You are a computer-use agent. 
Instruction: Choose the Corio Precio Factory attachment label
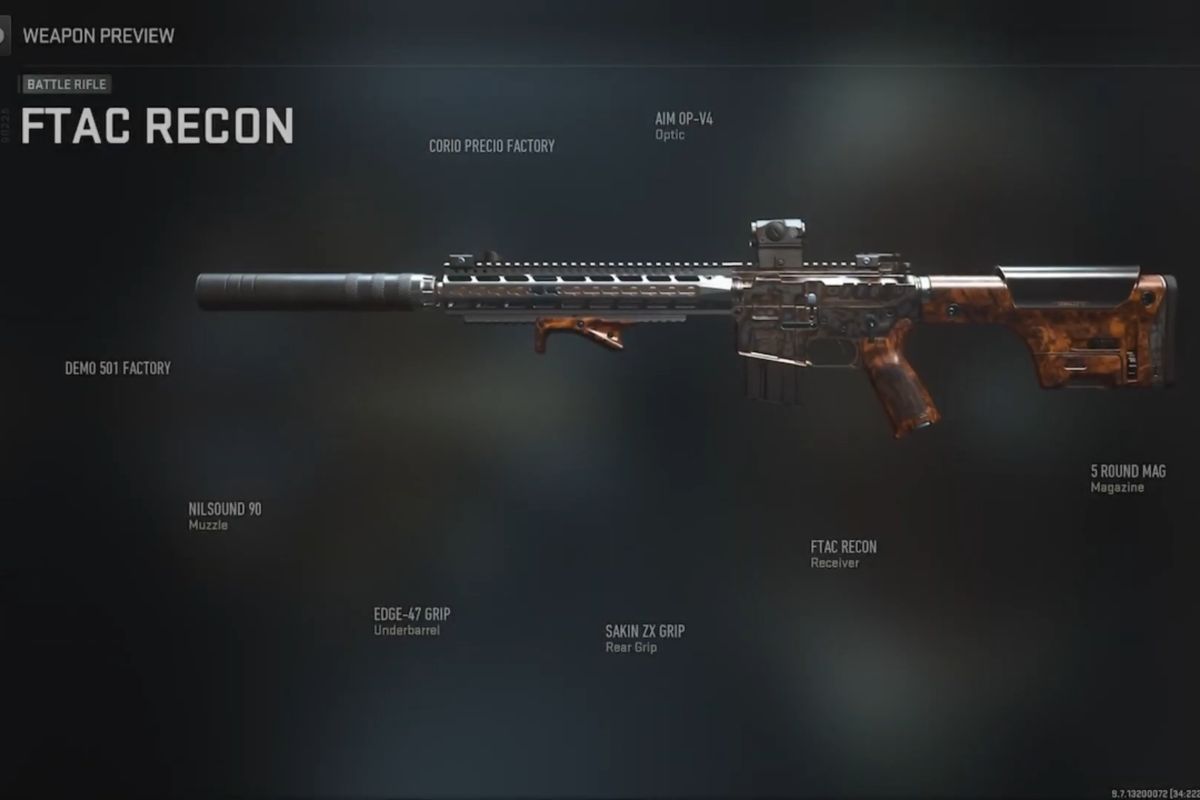(x=491, y=146)
